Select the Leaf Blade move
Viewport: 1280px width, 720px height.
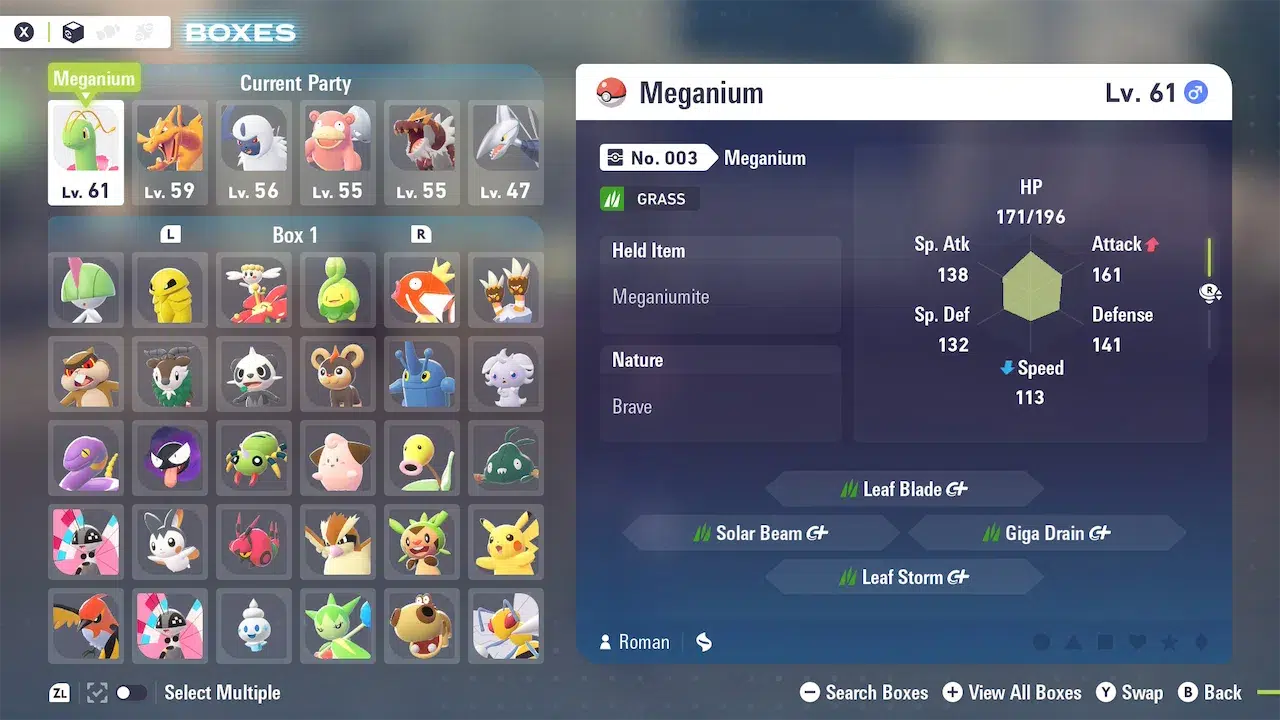[x=904, y=489]
